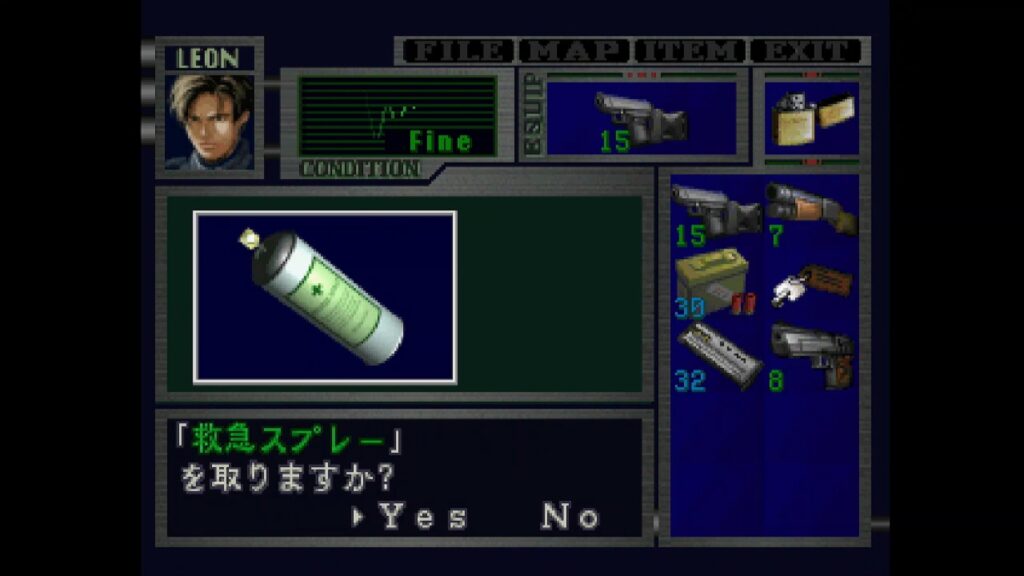Viewport: 1024px width, 576px height.
Task: Answer Yes to take the first aid spray
Action: point(422,517)
